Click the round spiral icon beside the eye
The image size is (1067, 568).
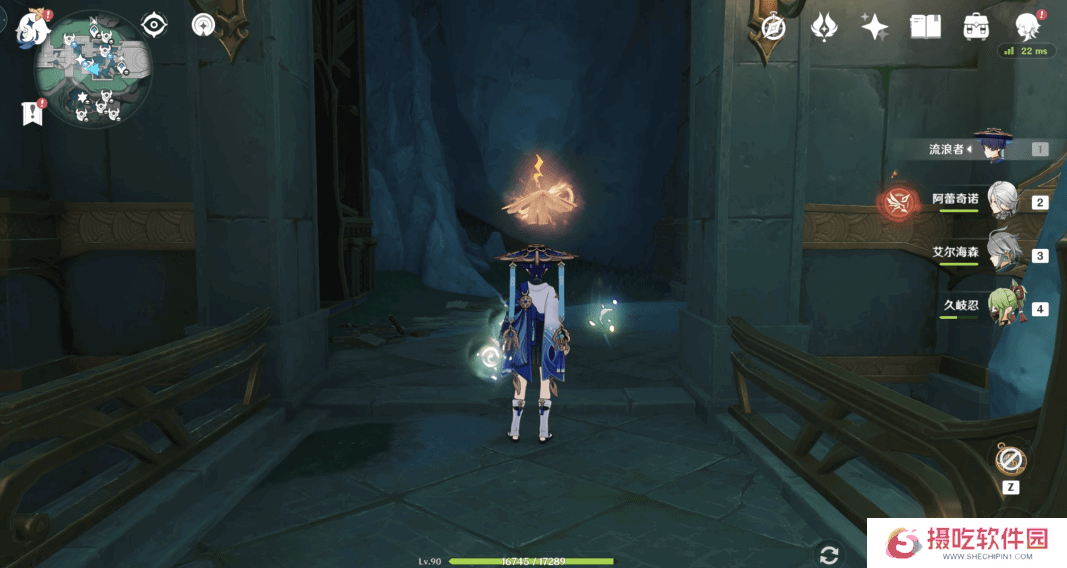pos(204,25)
